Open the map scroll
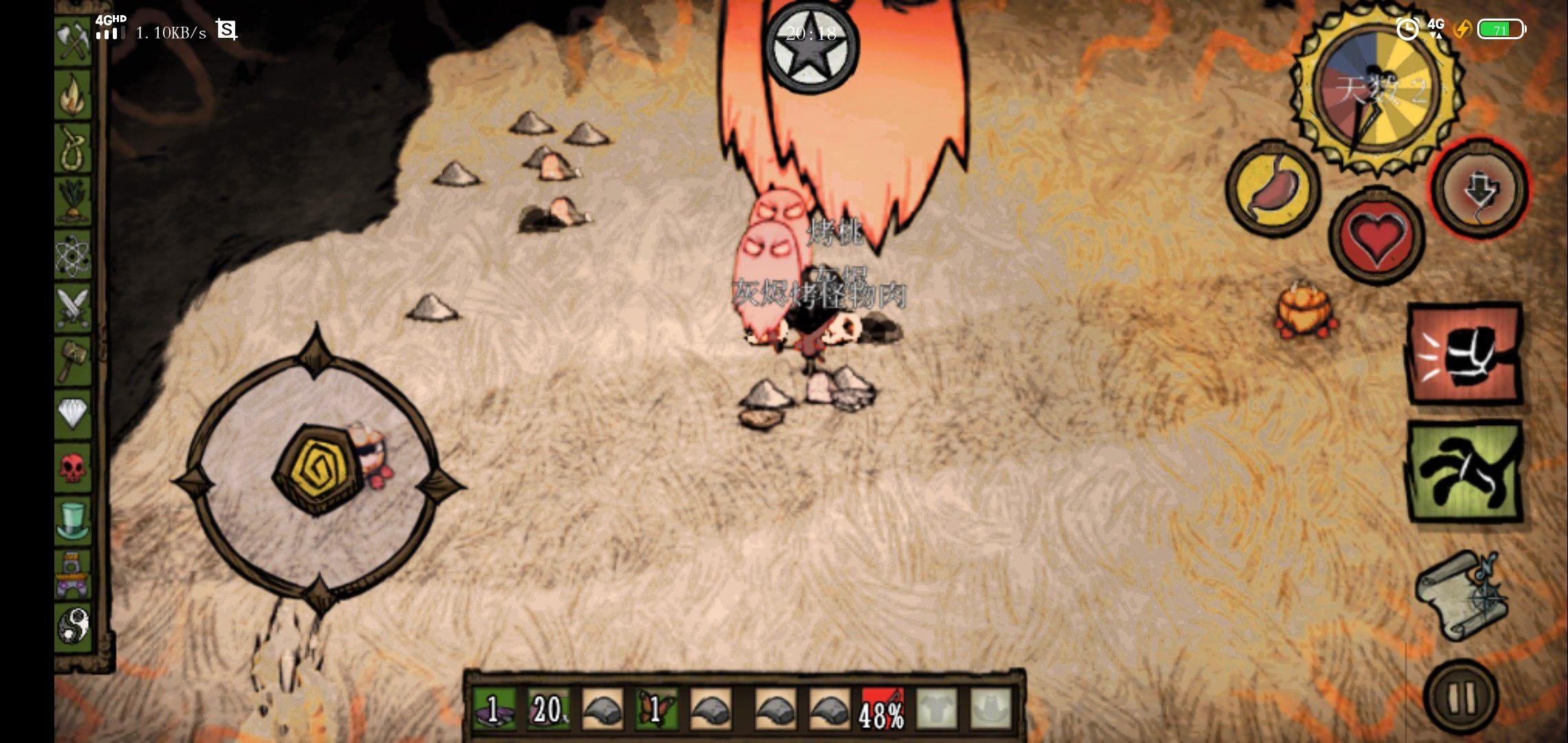The height and width of the screenshot is (743, 1568). click(1460, 596)
